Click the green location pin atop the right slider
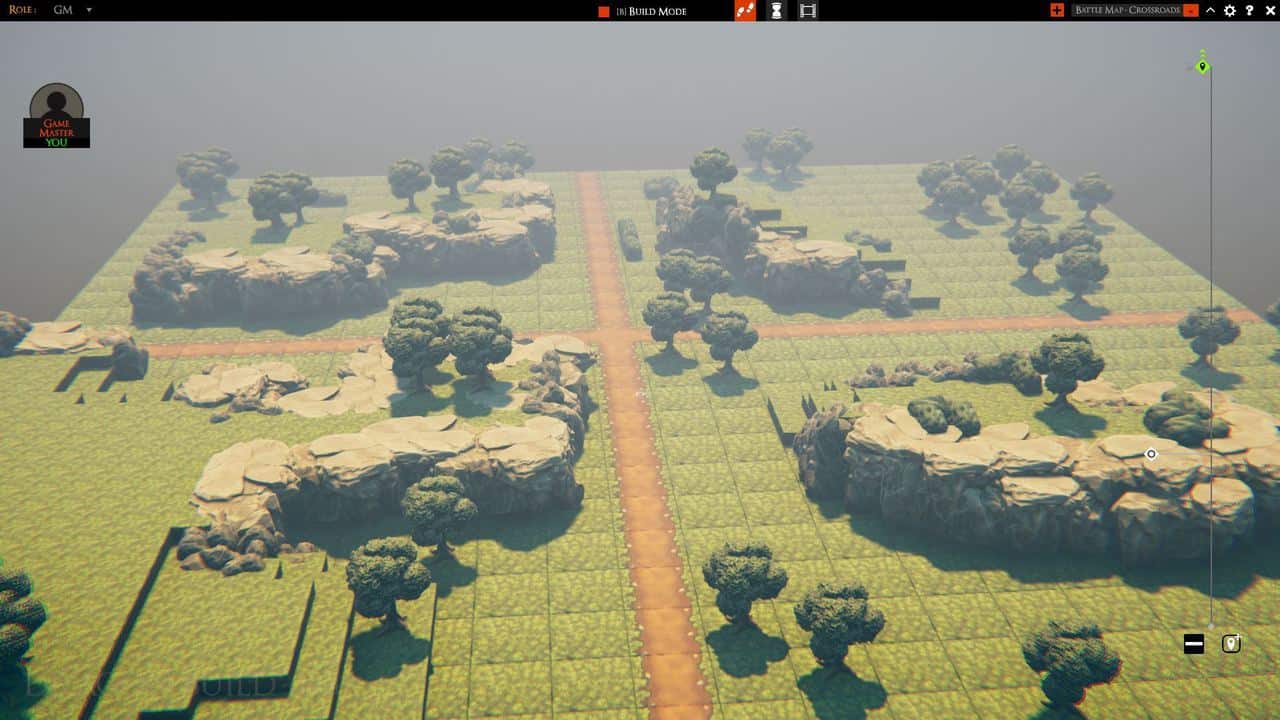 point(1201,66)
